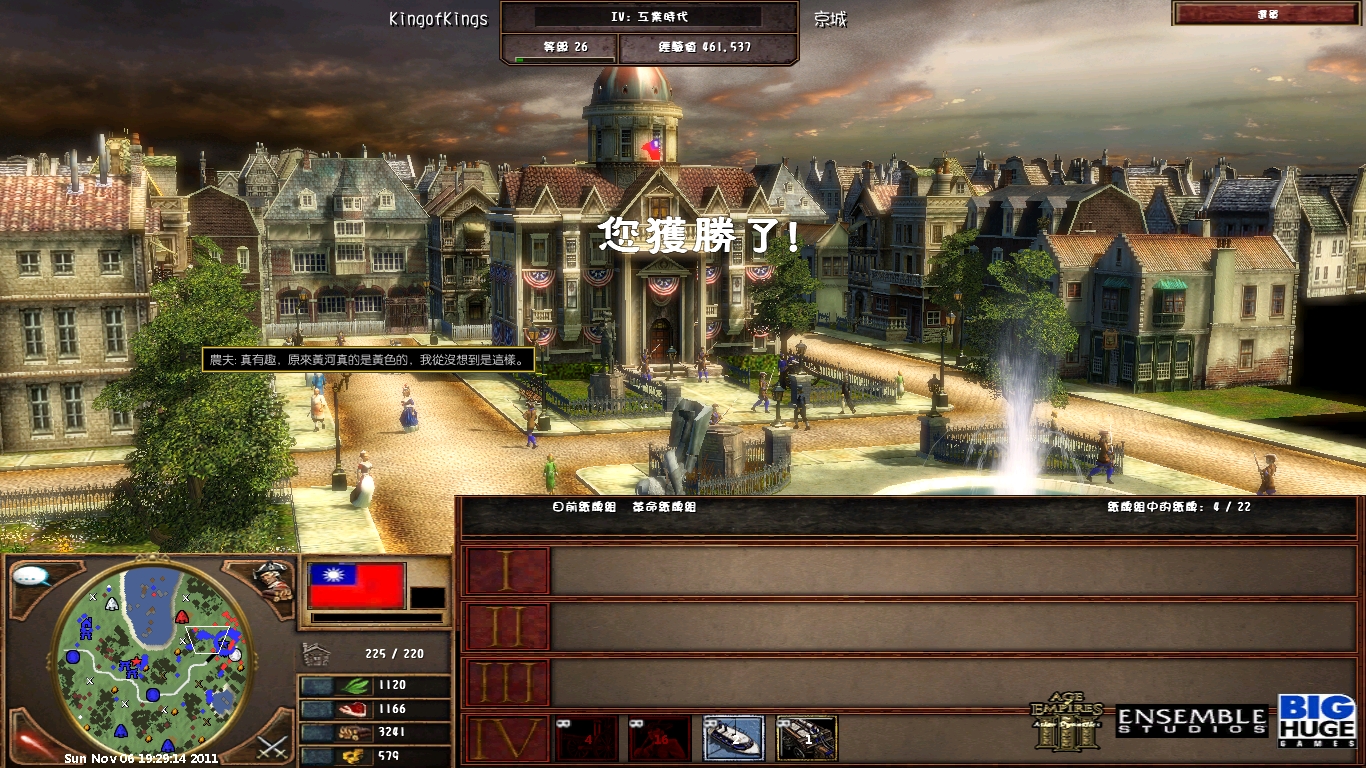Select the warship card in the Age IV deck row
The height and width of the screenshot is (768, 1366).
(735, 737)
